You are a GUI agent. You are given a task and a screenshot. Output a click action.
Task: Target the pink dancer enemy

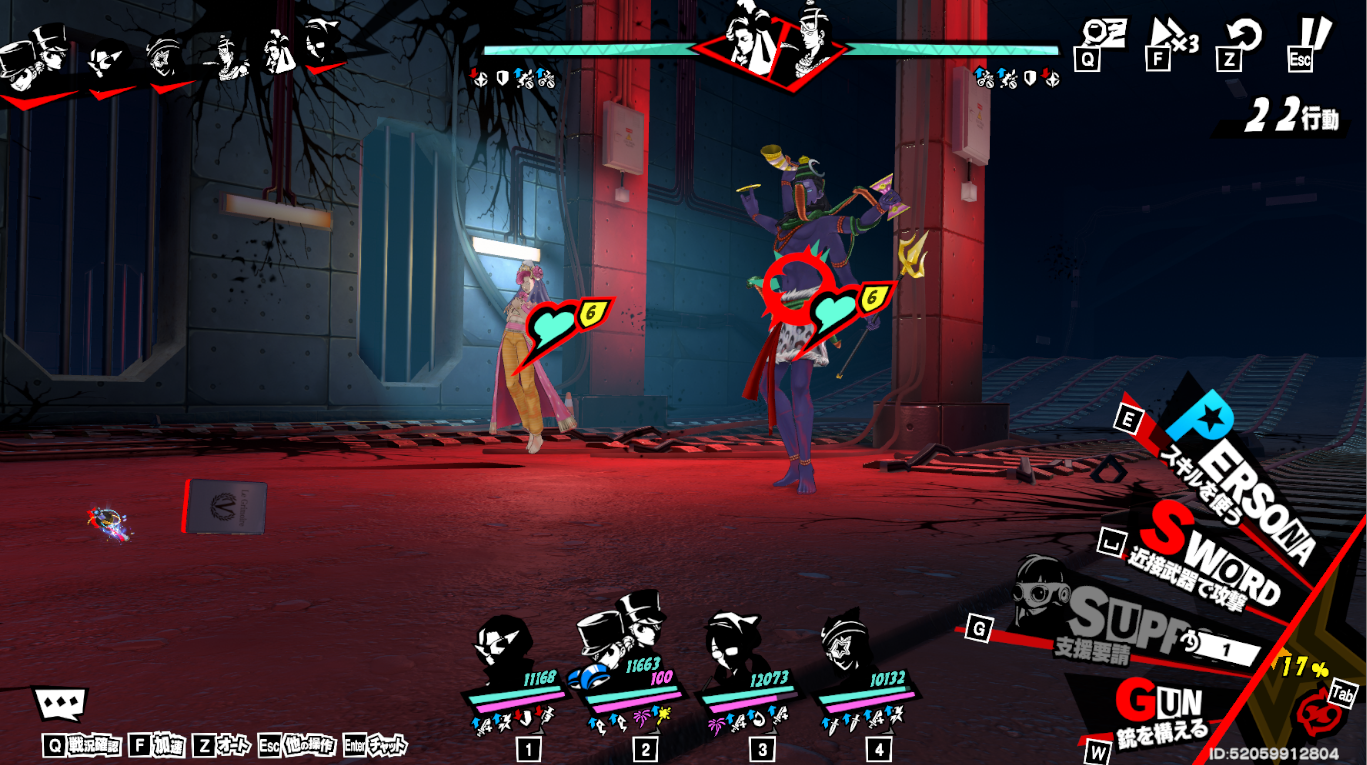point(531,370)
